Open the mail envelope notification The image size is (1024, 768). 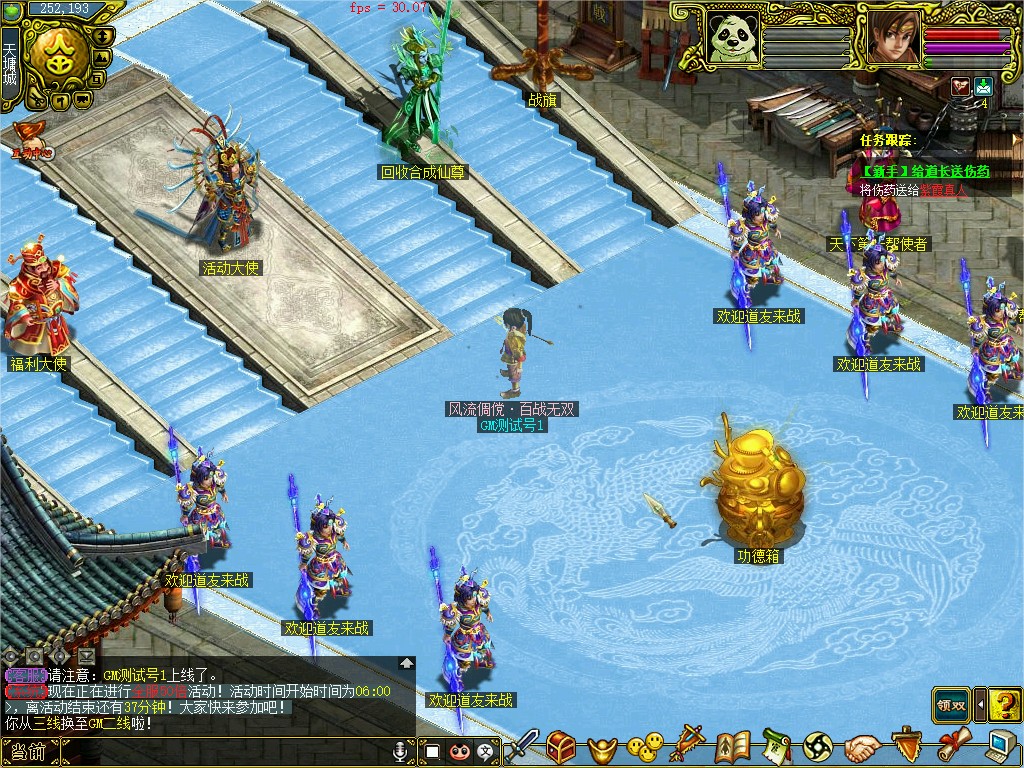[982, 86]
